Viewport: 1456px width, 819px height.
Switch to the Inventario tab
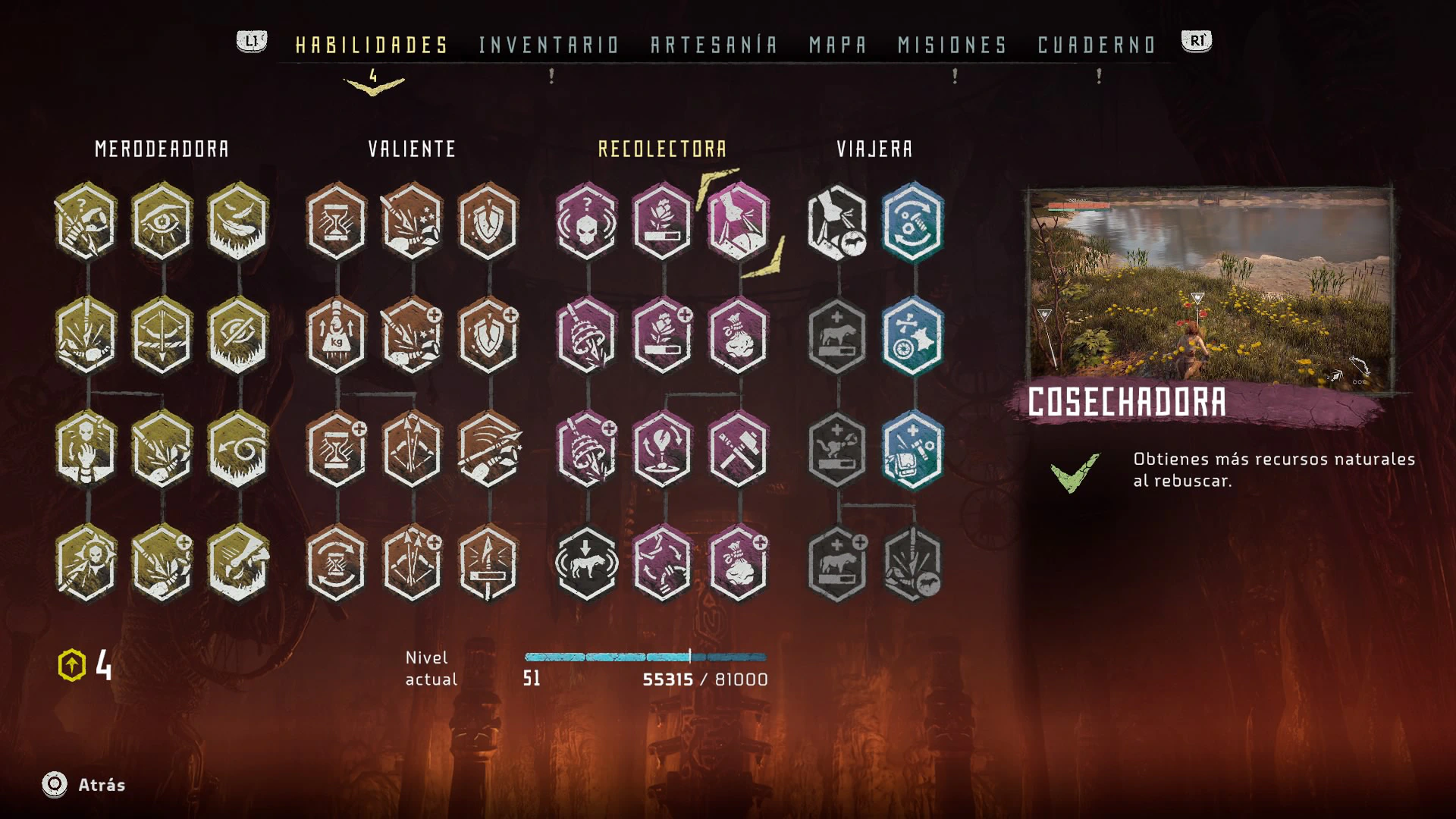(549, 45)
